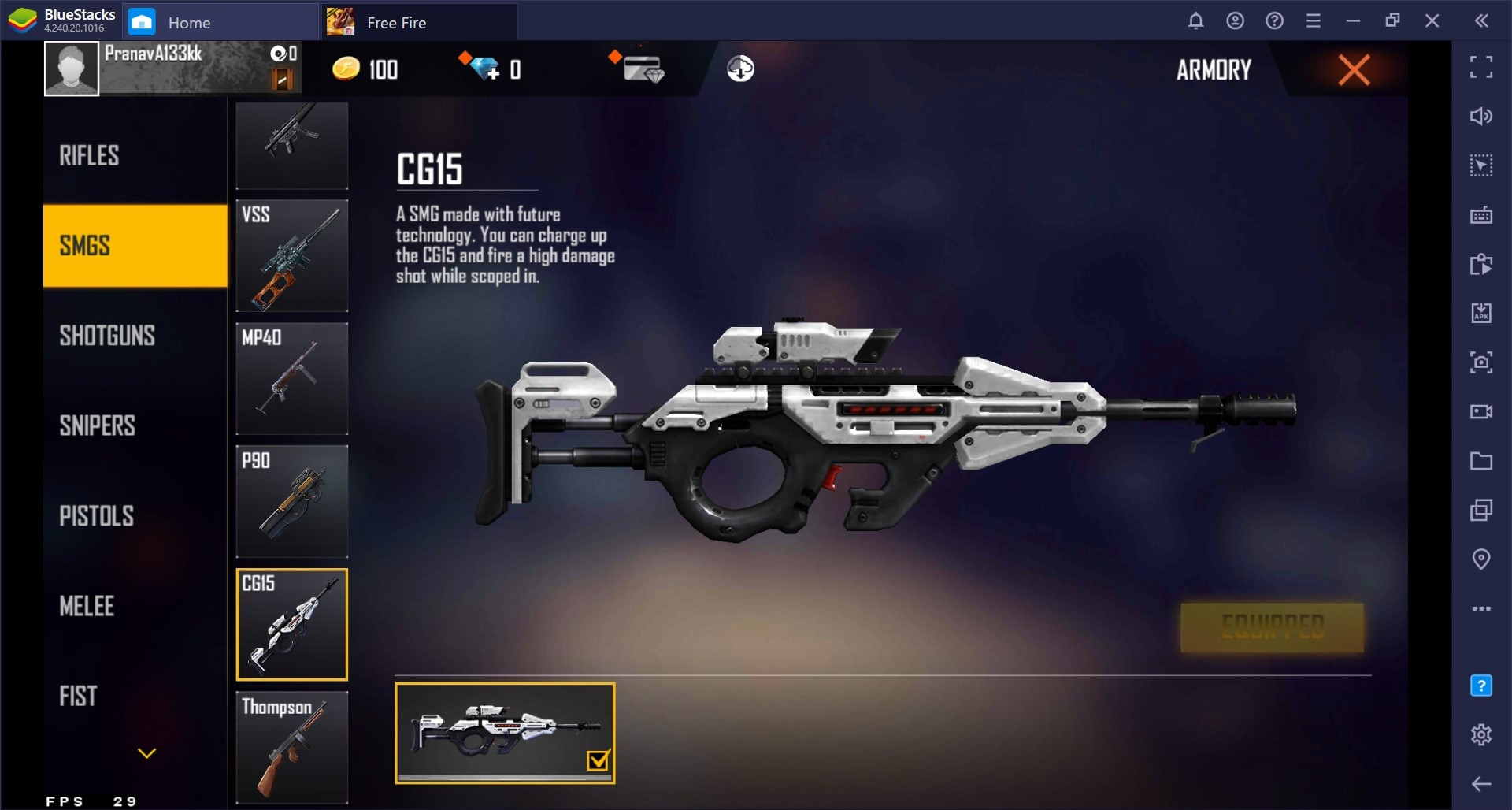Switch to the Pistols category
The image size is (1512, 810).
pyautogui.click(x=97, y=516)
